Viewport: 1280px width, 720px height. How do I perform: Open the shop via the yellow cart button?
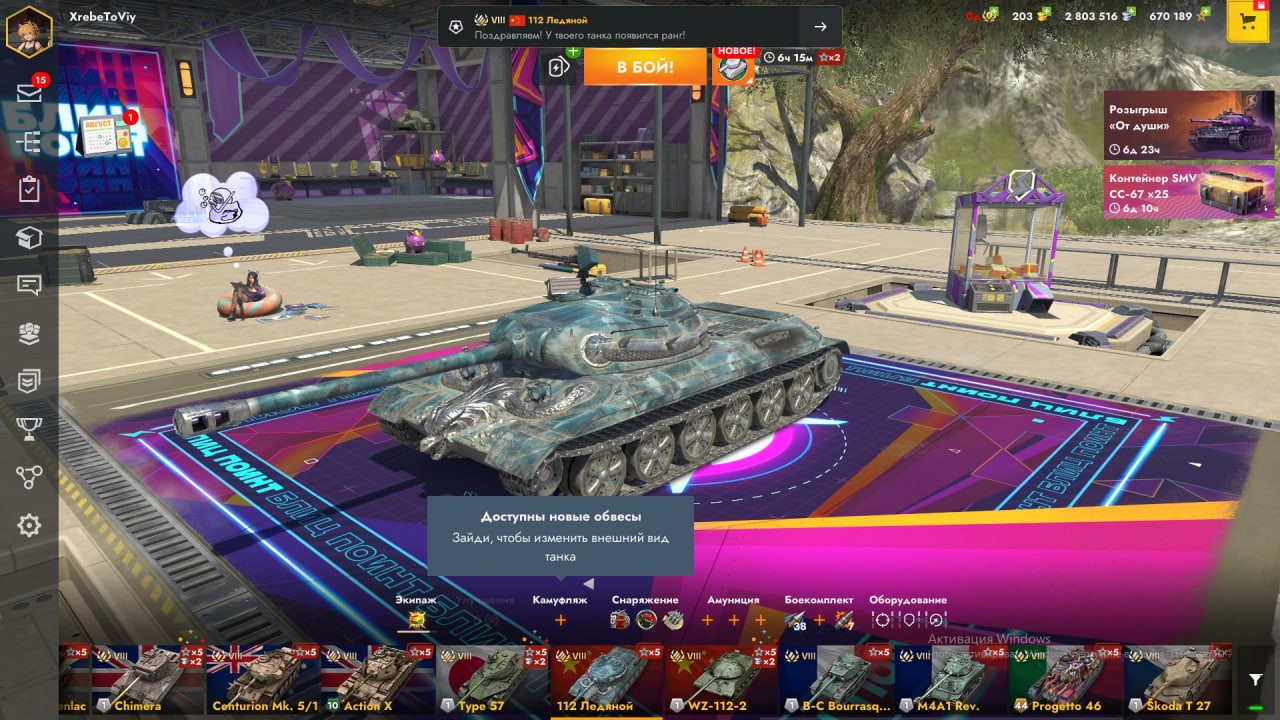(1247, 22)
